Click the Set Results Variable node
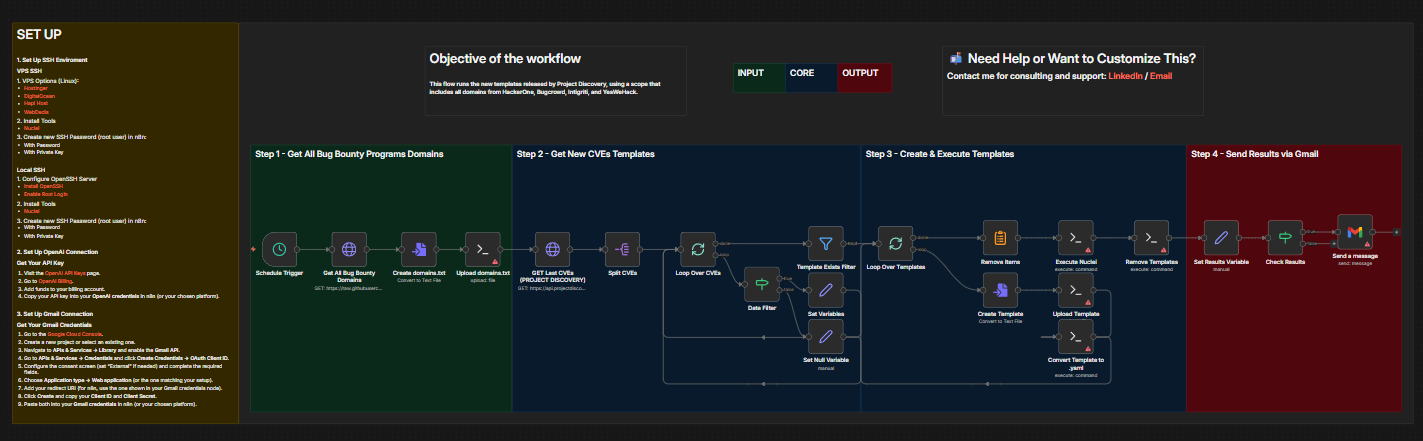 [1221, 239]
